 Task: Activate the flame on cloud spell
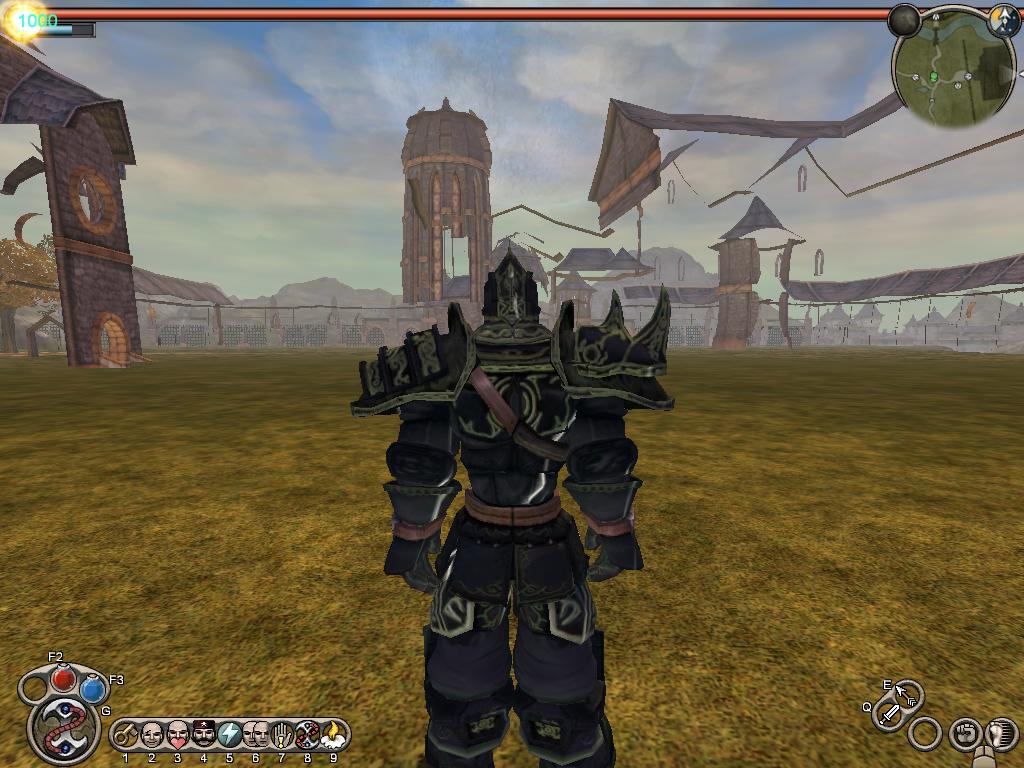[333, 735]
